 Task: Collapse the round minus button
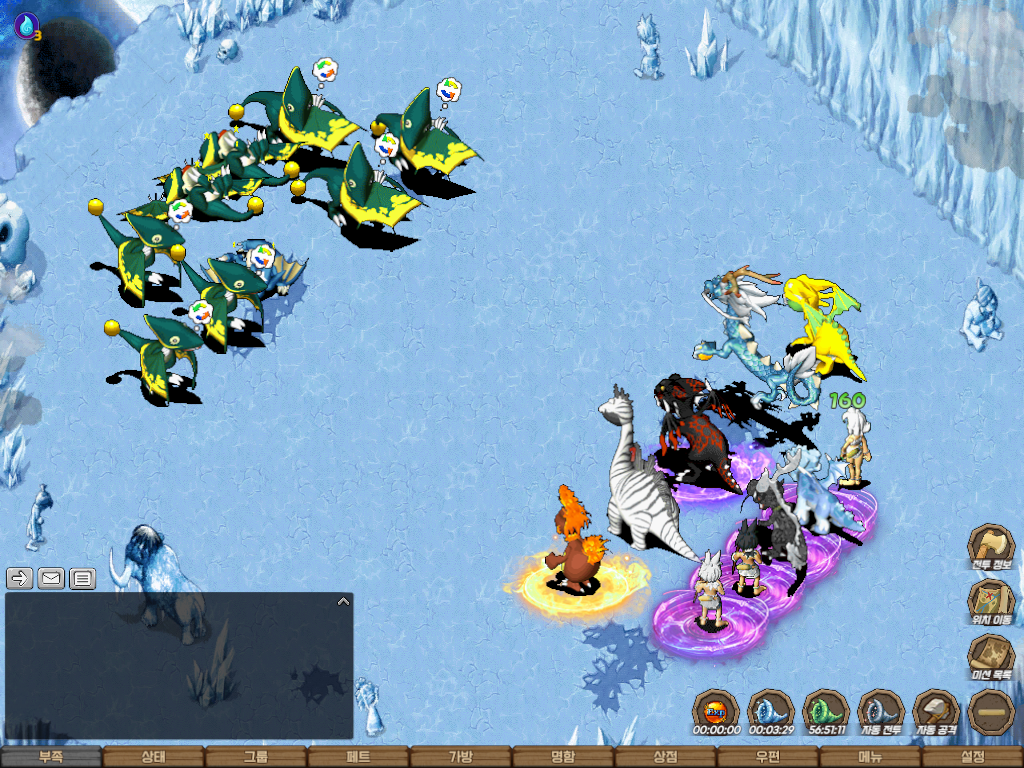pos(992,712)
